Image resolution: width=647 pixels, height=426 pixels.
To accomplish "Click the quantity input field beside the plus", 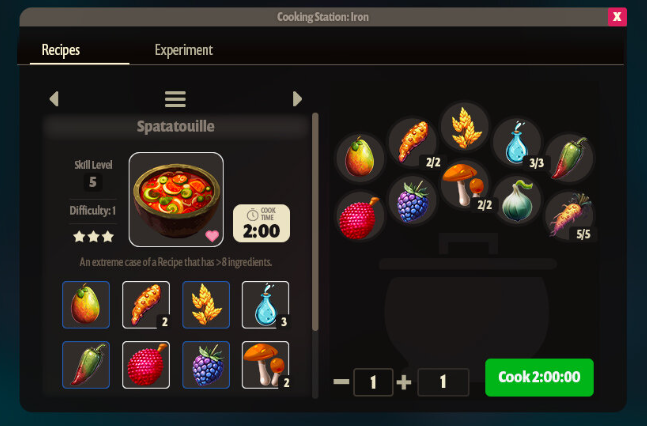I will tap(443, 382).
